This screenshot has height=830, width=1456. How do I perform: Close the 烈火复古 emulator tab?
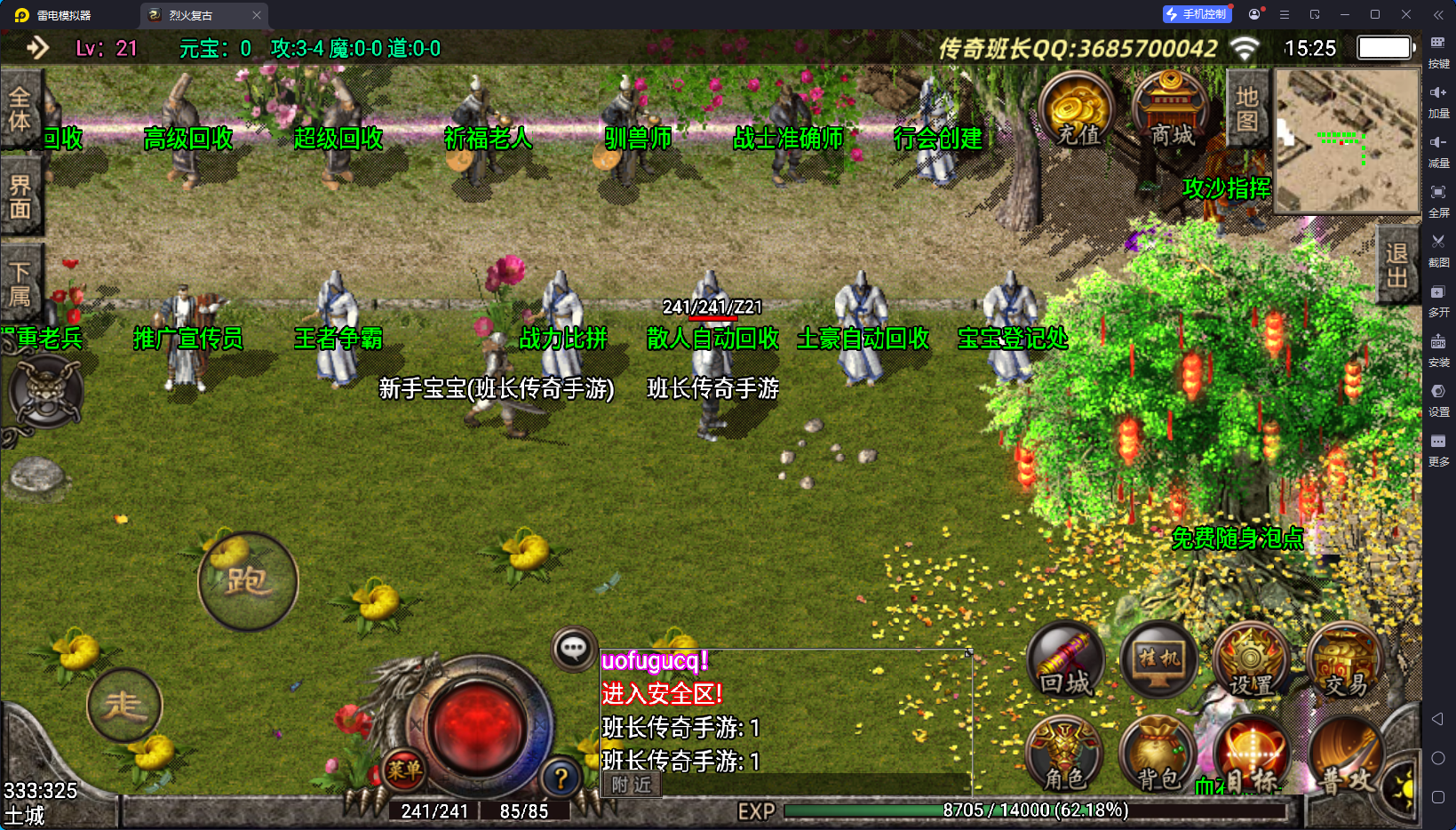[x=257, y=15]
